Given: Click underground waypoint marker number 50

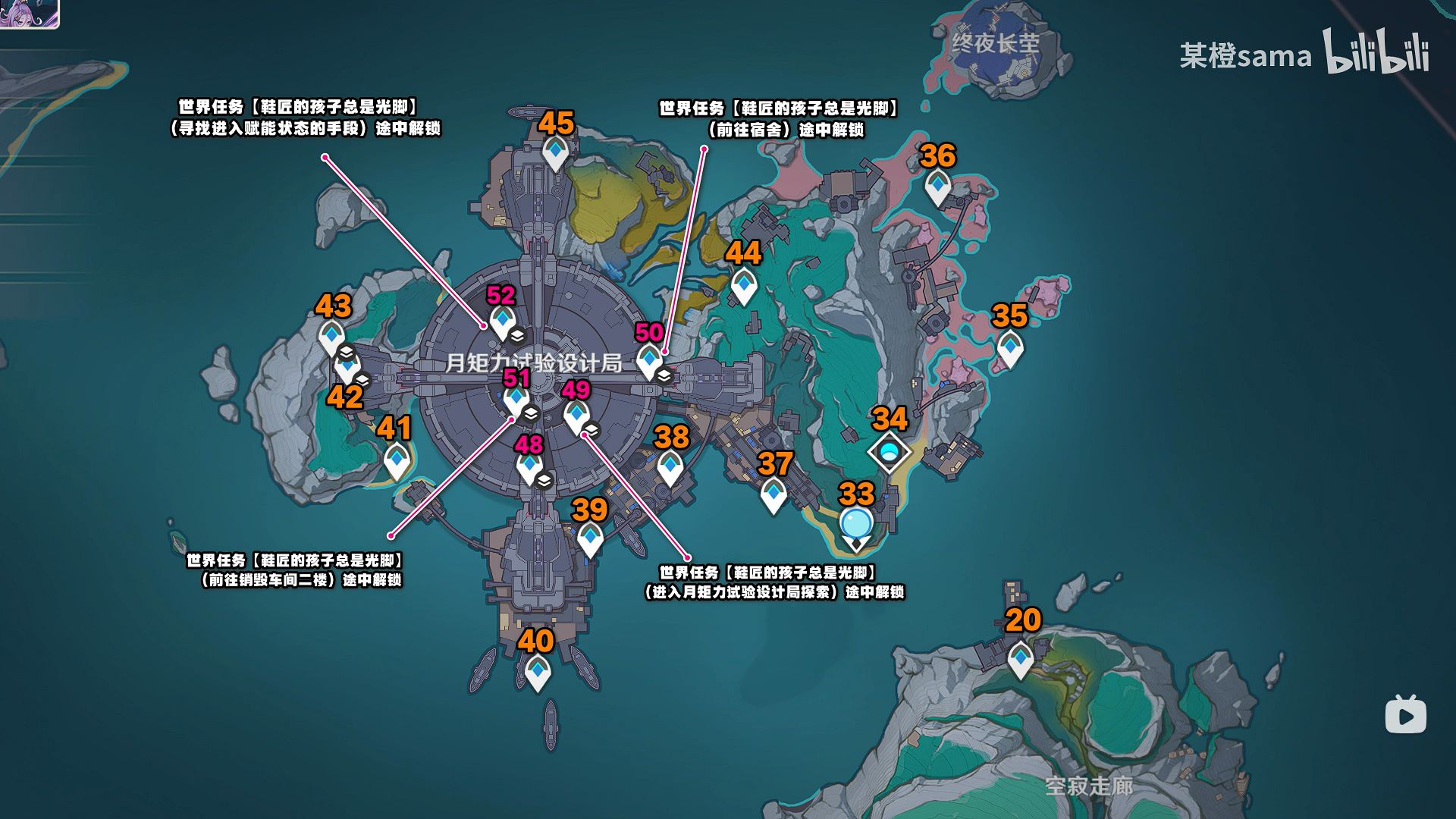Looking at the screenshot, I should click(649, 359).
